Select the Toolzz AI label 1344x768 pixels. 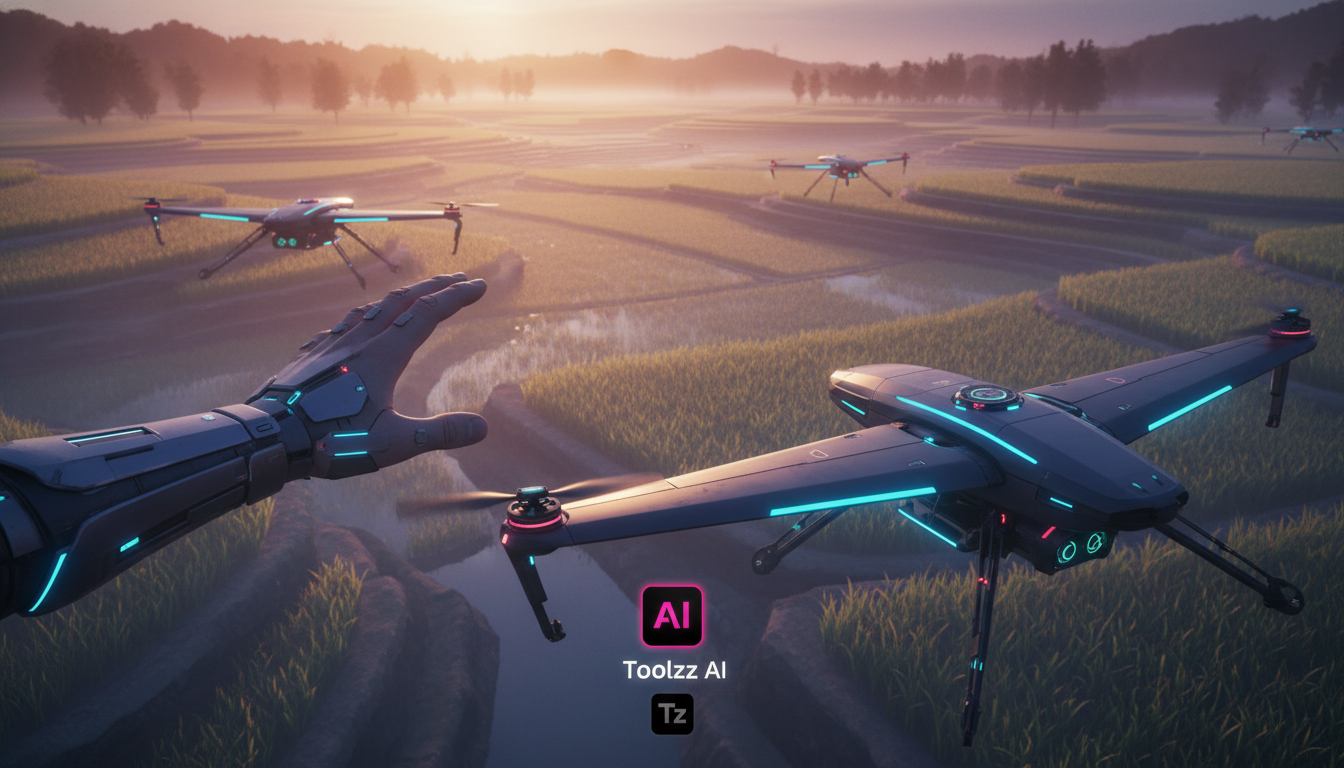pyautogui.click(x=674, y=670)
